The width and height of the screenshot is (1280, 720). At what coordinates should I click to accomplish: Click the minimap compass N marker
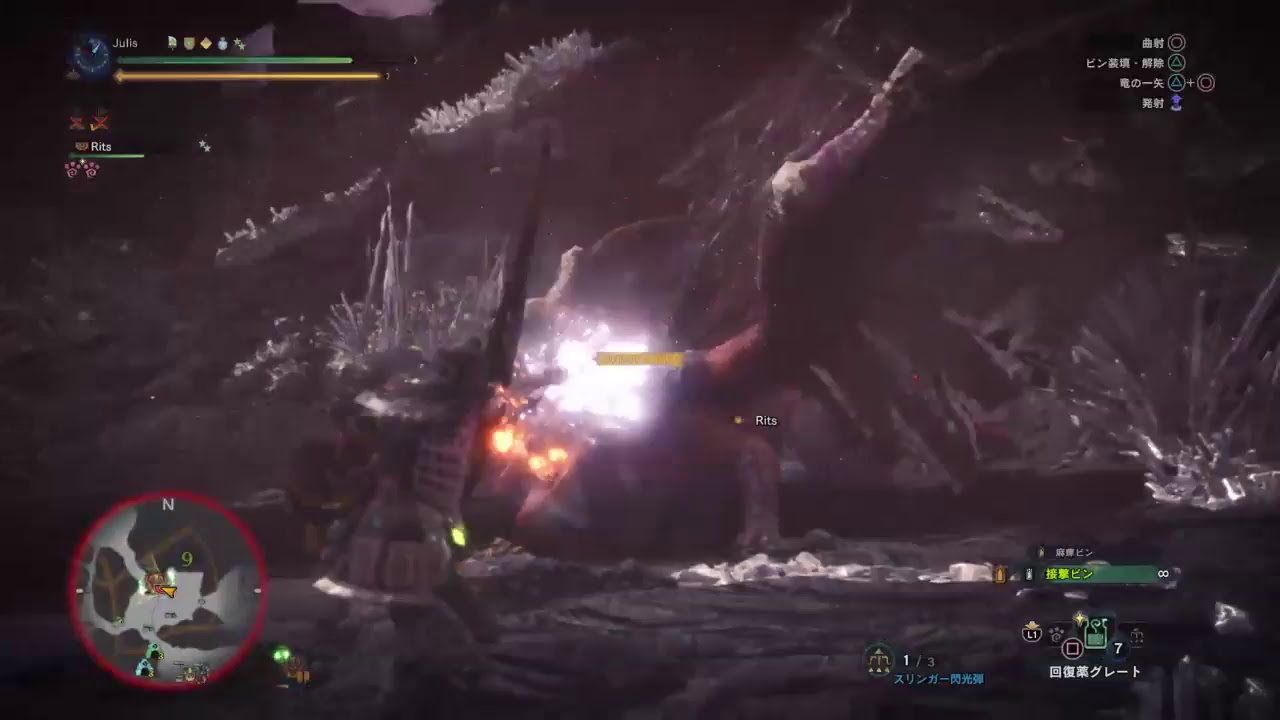click(167, 505)
